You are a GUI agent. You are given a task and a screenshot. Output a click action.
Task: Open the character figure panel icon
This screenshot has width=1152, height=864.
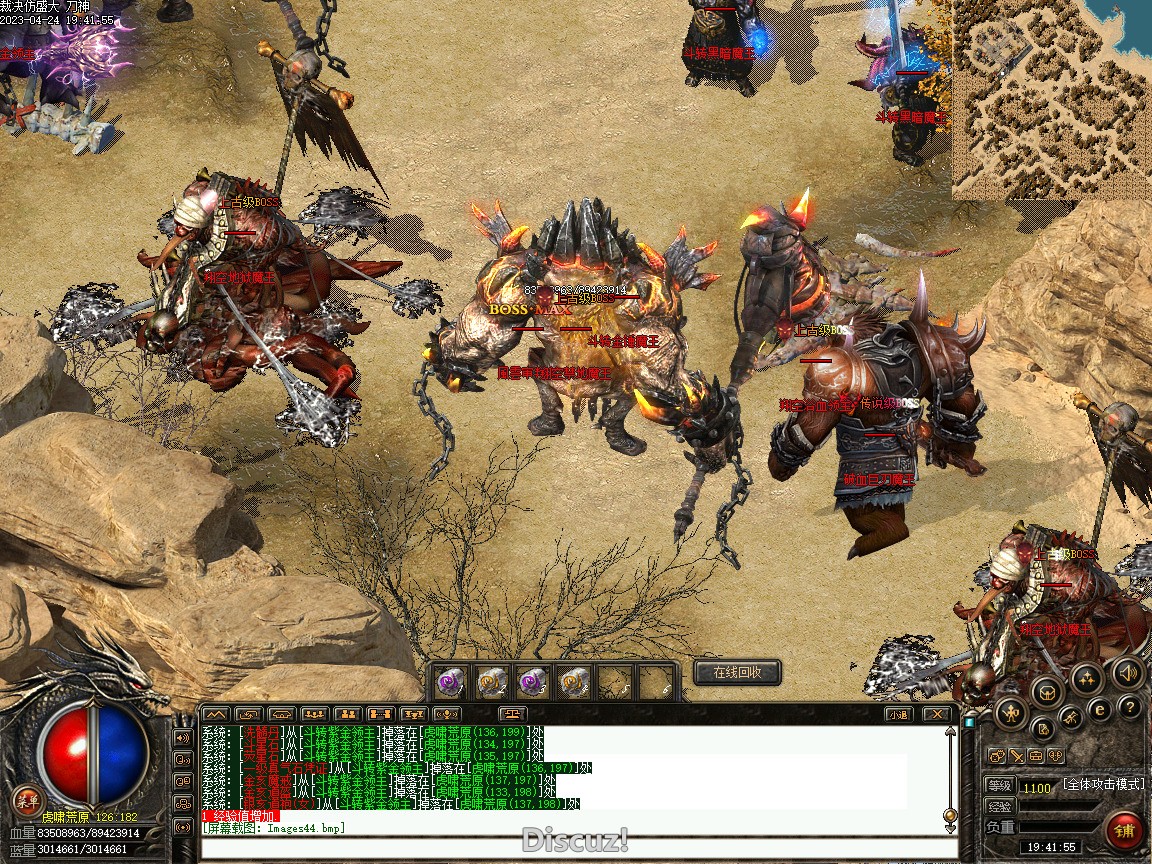click(1011, 712)
